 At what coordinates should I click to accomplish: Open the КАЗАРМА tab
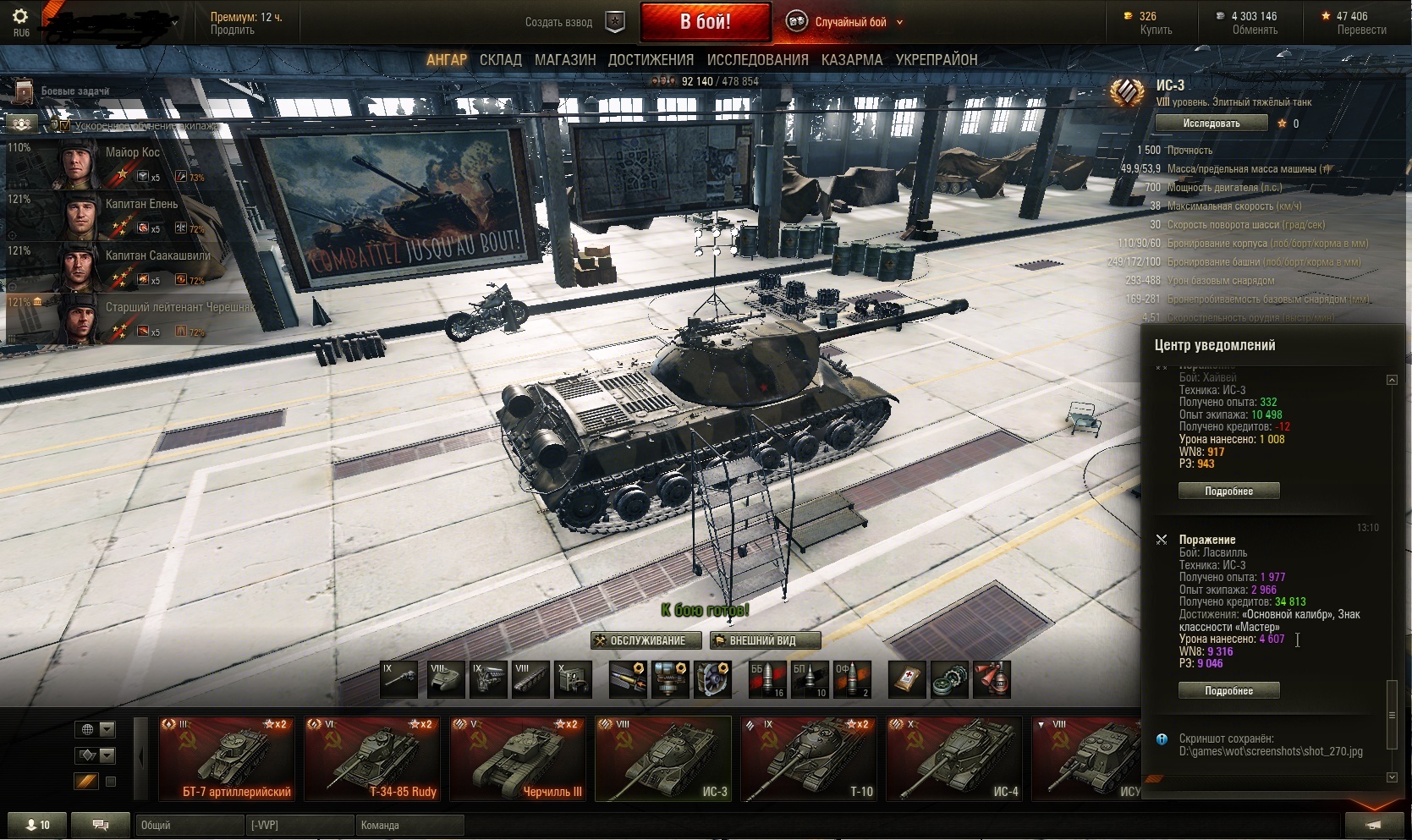(851, 60)
